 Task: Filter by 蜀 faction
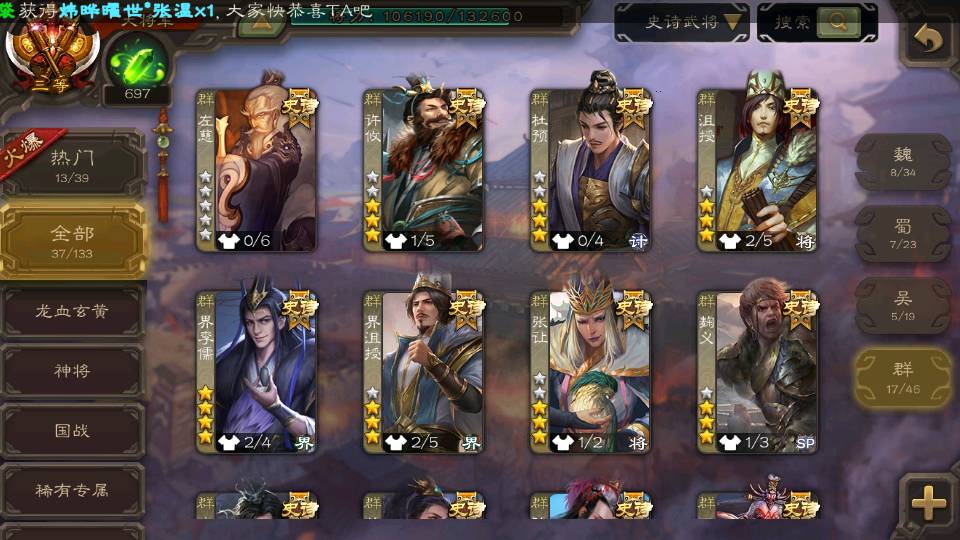click(902, 233)
